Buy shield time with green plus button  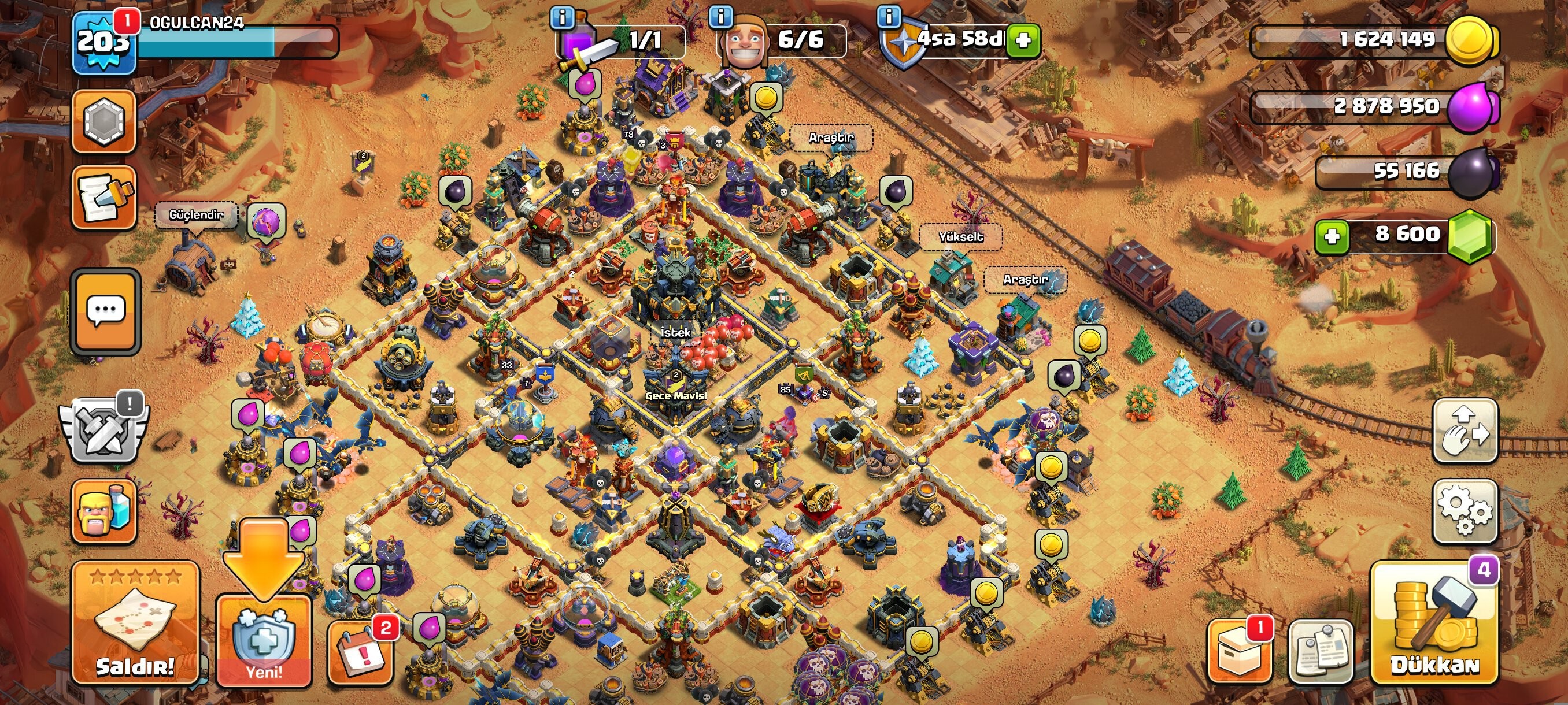(x=1023, y=40)
